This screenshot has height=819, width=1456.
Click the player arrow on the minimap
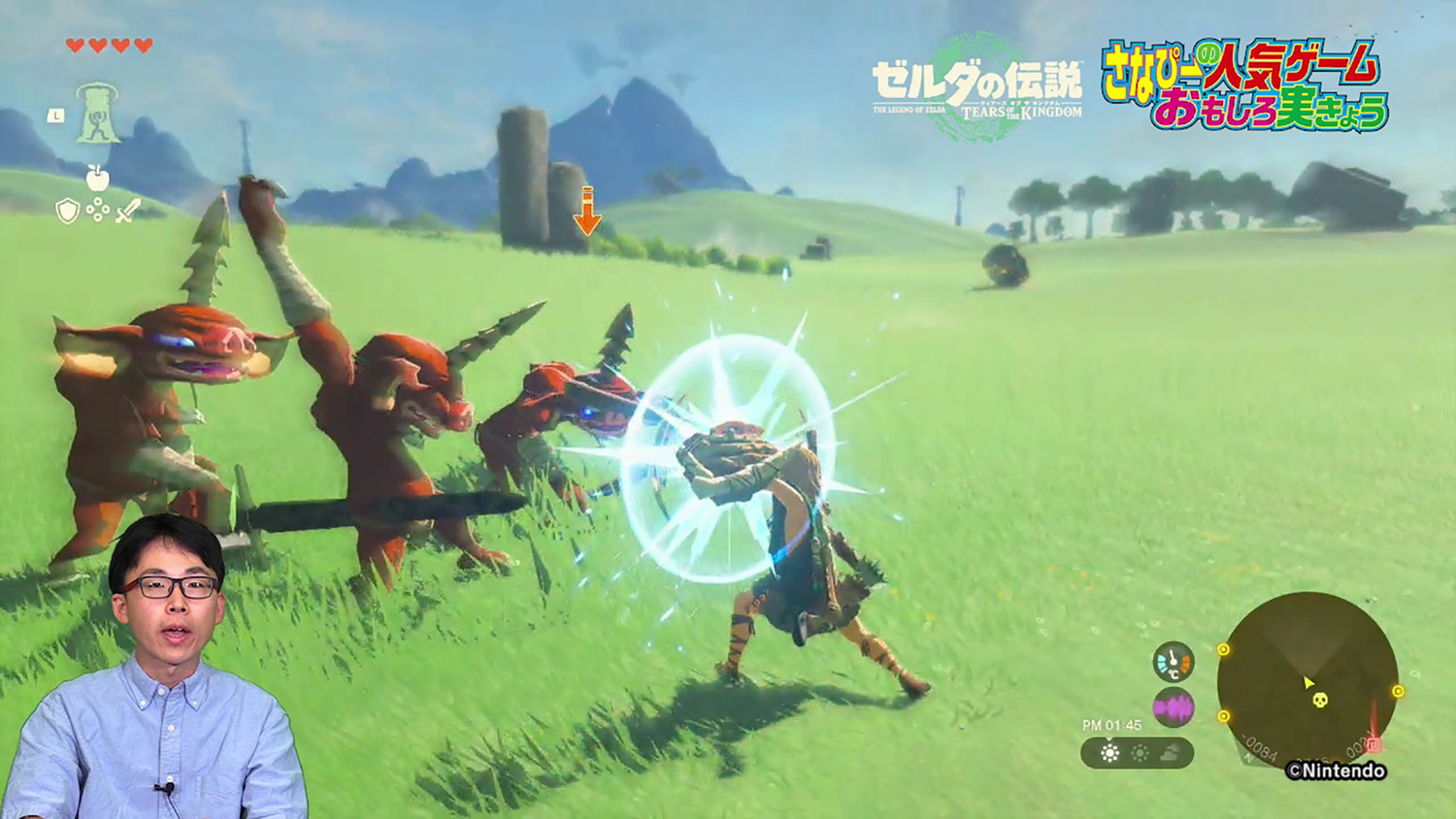1308,682
